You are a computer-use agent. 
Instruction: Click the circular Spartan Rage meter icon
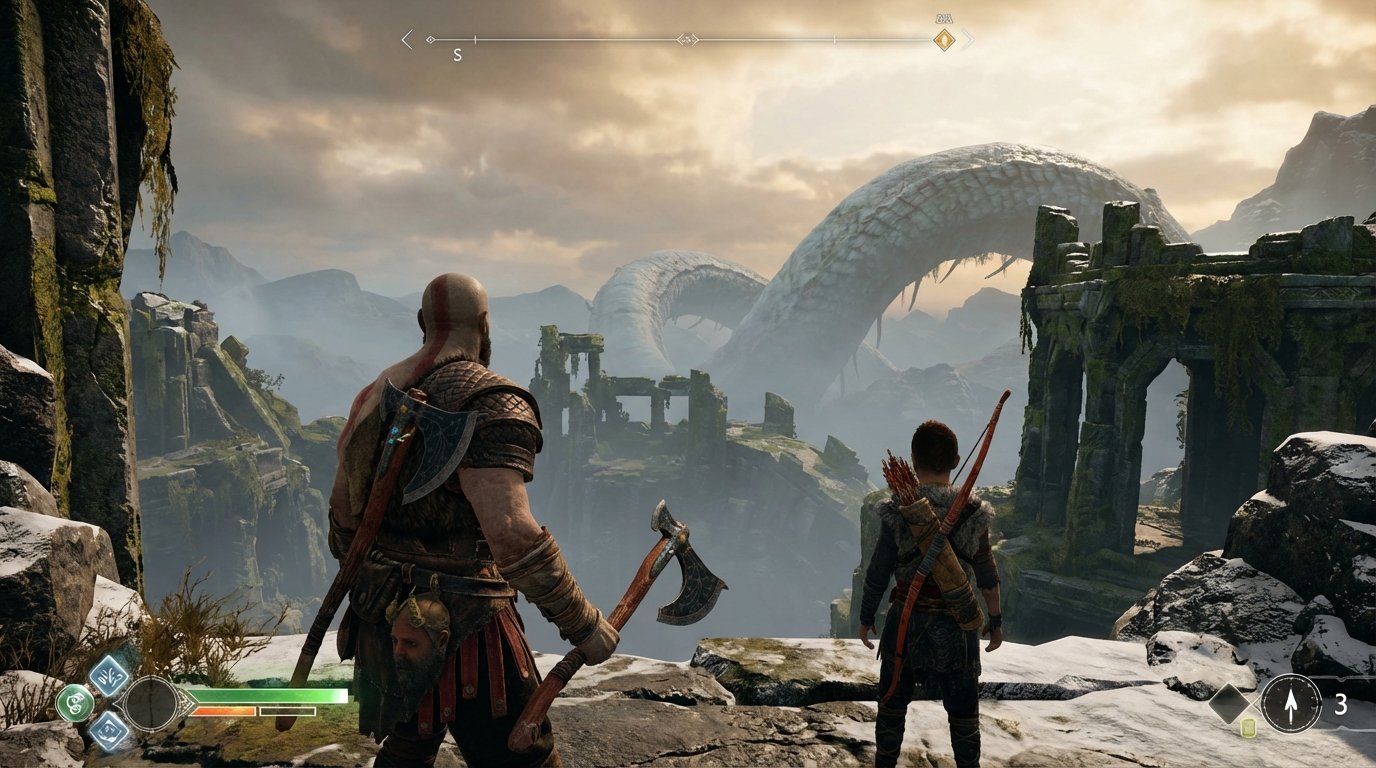(152, 704)
